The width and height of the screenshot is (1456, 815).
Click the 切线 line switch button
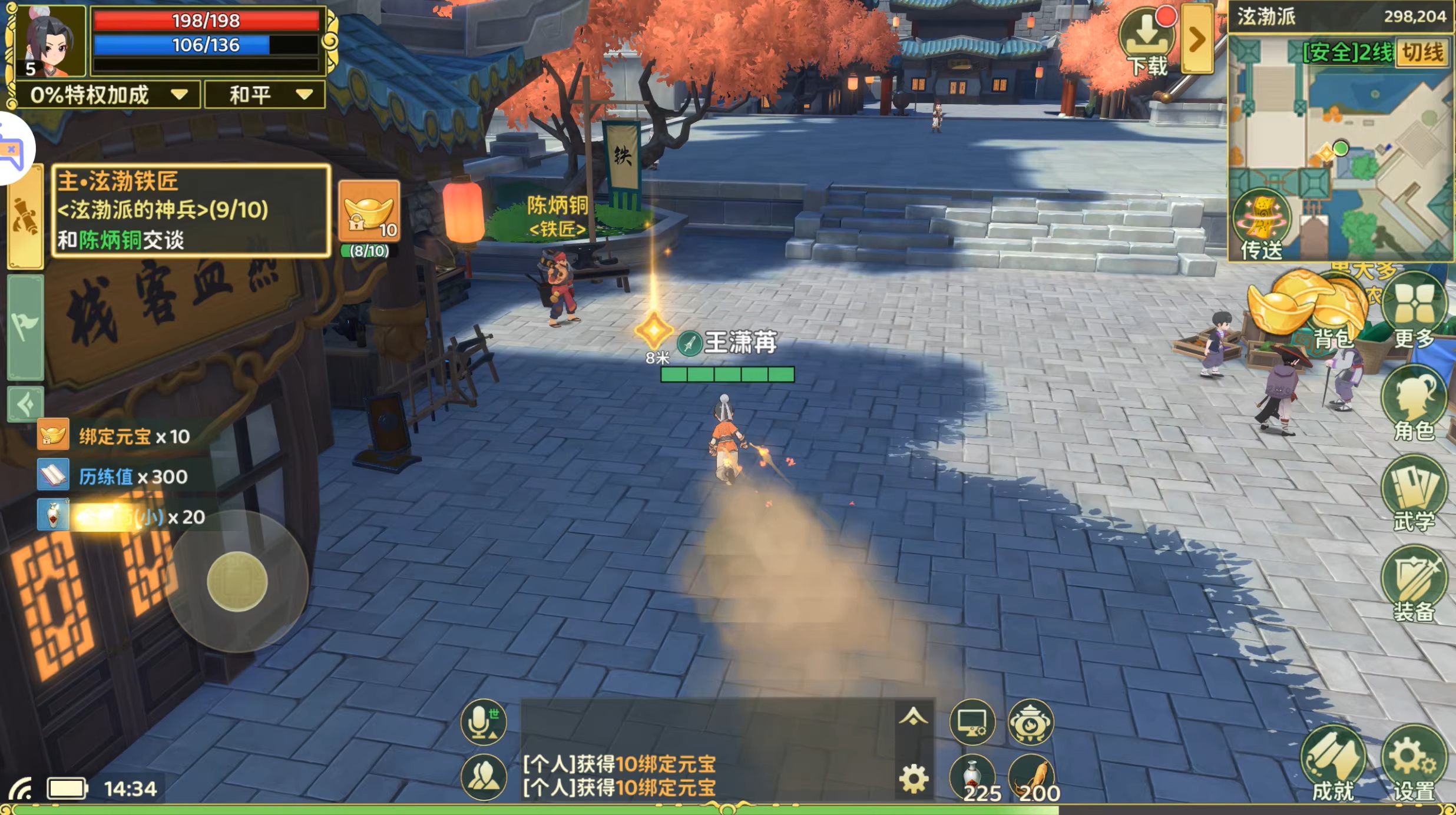point(1422,53)
